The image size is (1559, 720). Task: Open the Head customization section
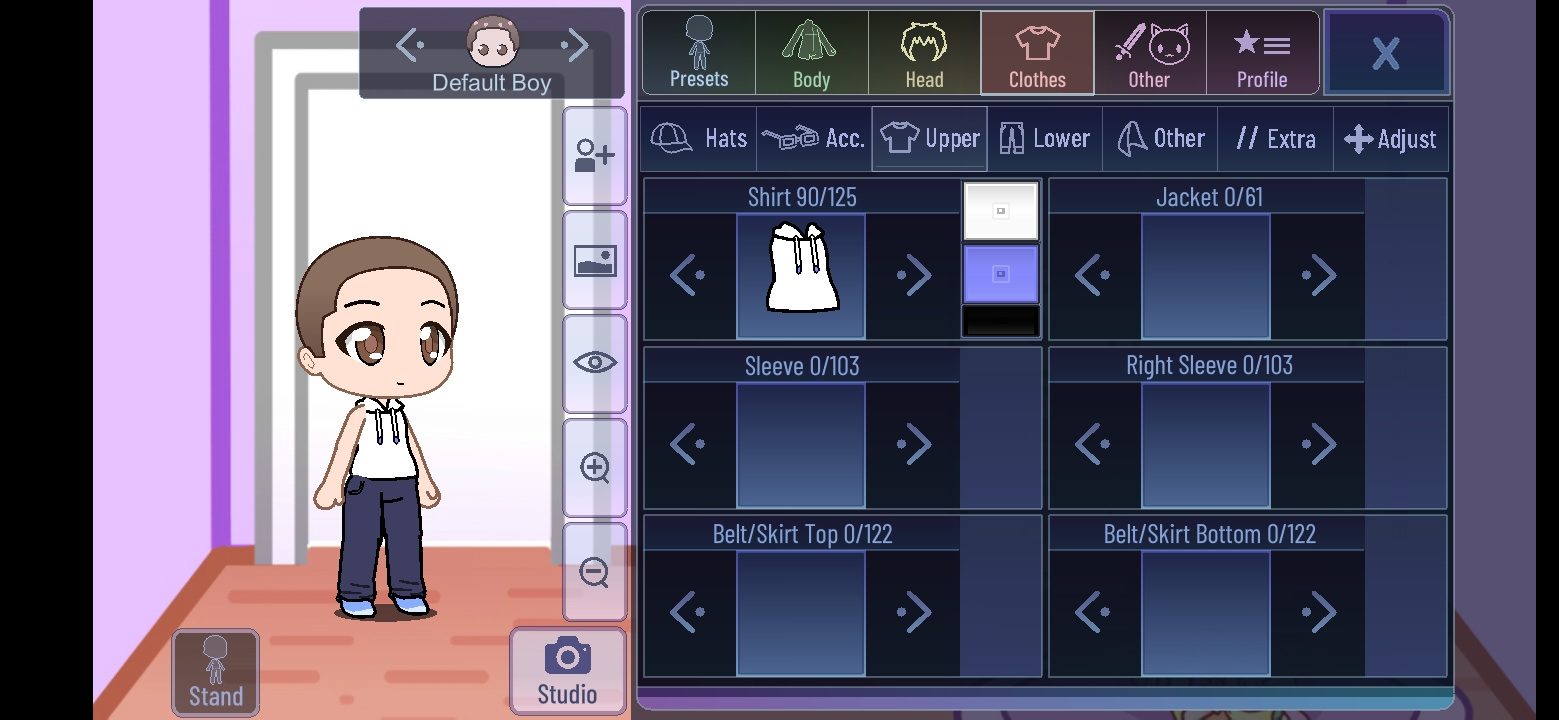[x=923, y=52]
